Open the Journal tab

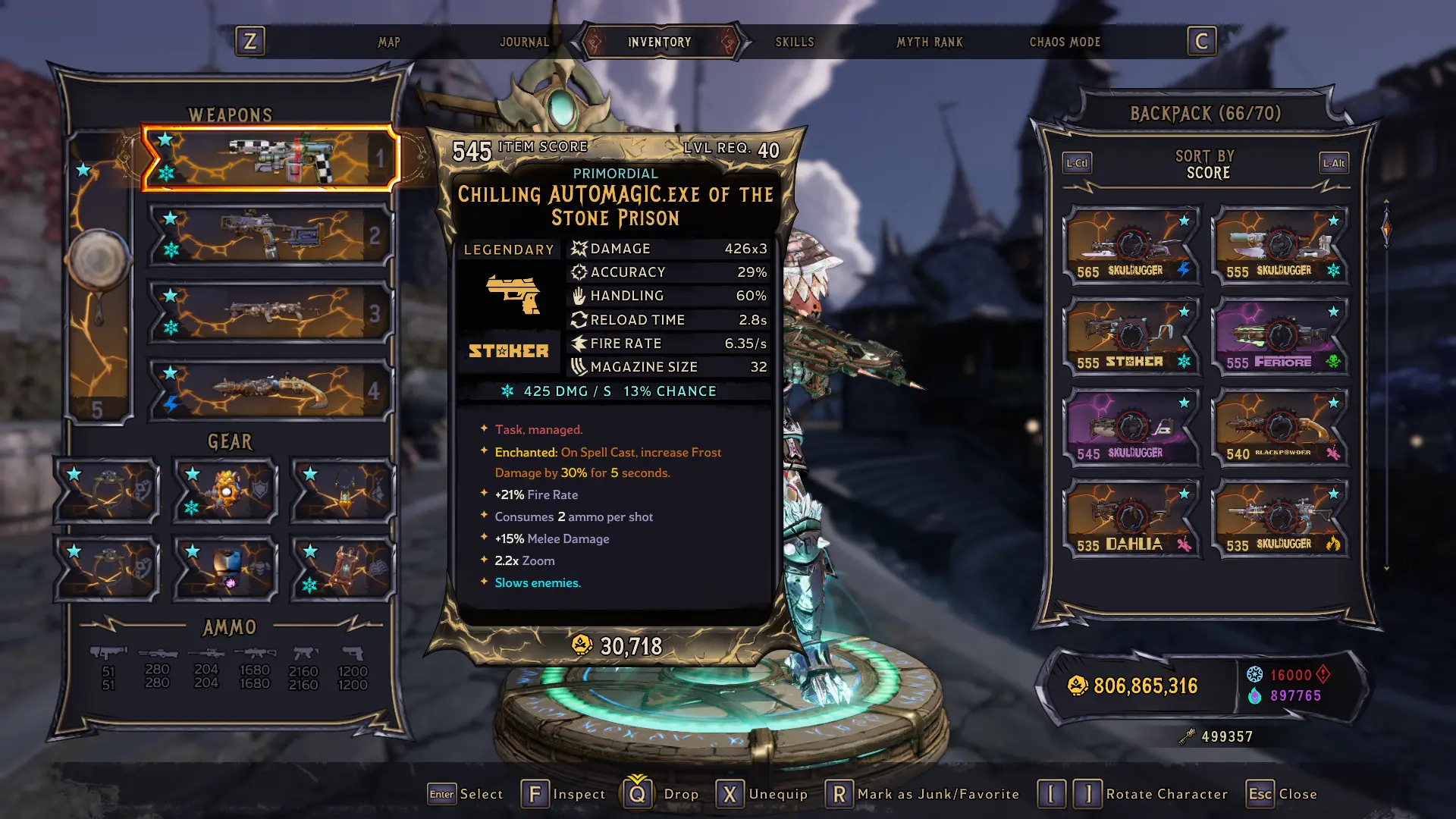tap(524, 42)
